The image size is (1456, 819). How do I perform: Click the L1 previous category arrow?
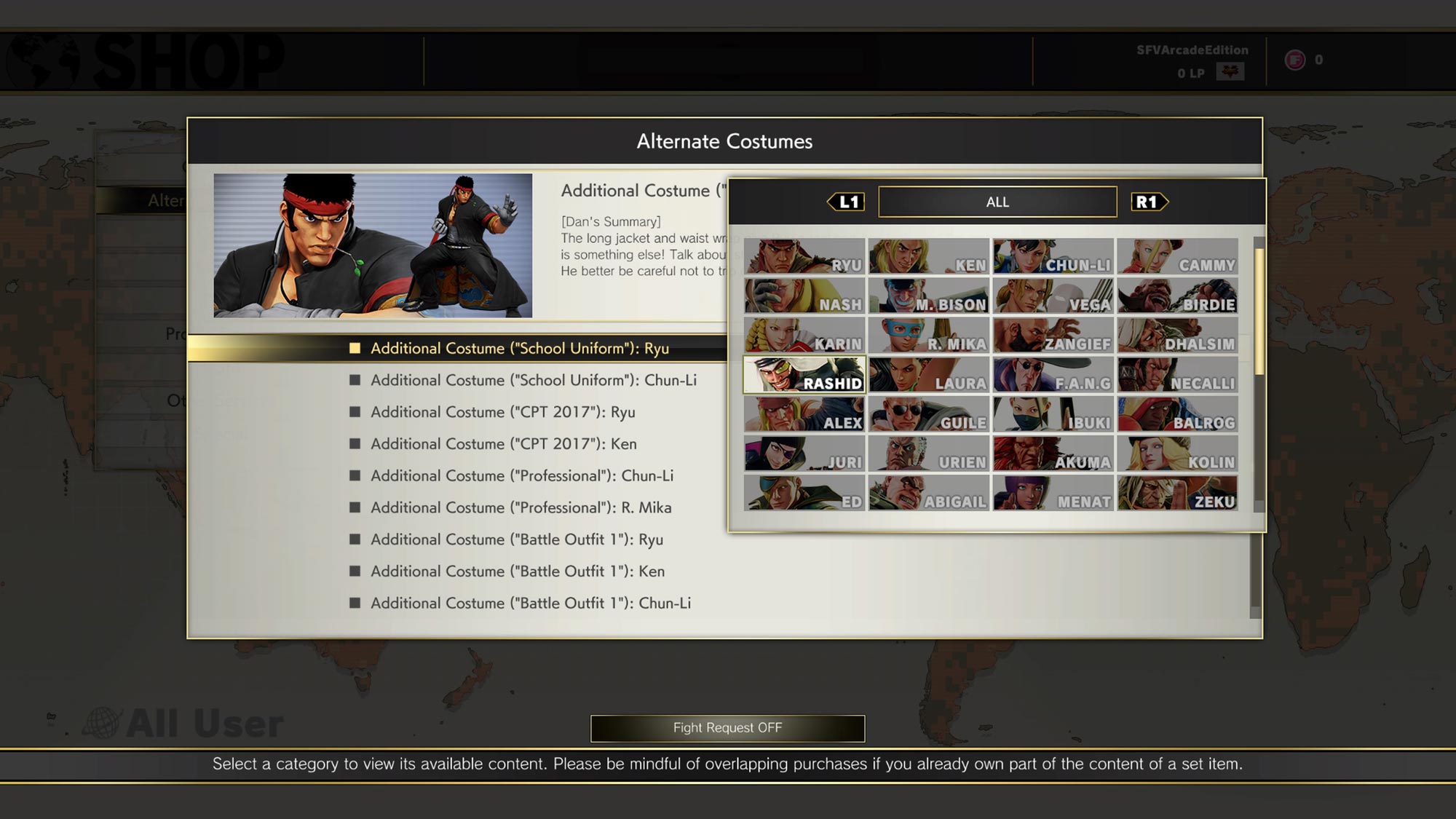pyautogui.click(x=844, y=202)
